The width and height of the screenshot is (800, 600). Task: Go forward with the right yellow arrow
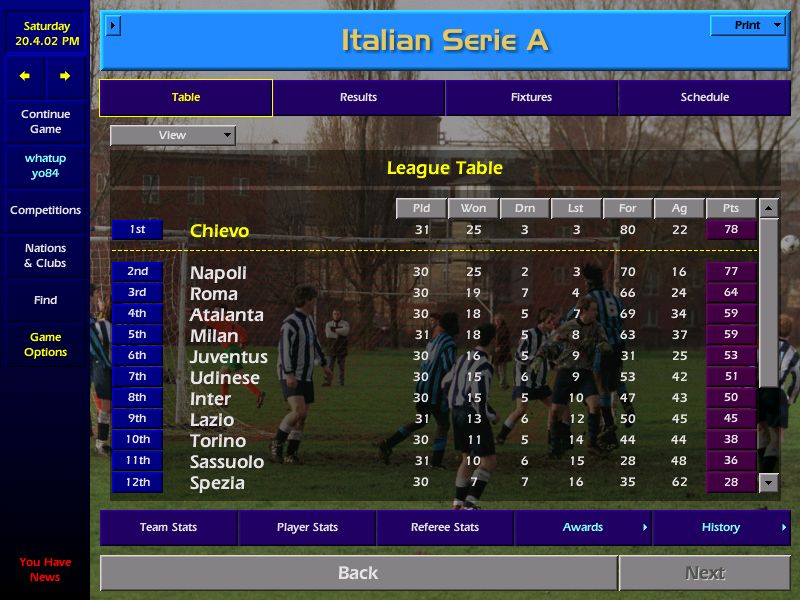(x=65, y=76)
